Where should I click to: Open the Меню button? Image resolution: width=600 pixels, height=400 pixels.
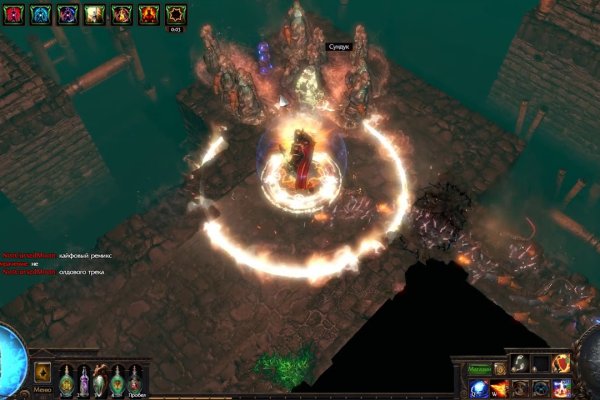[42, 373]
